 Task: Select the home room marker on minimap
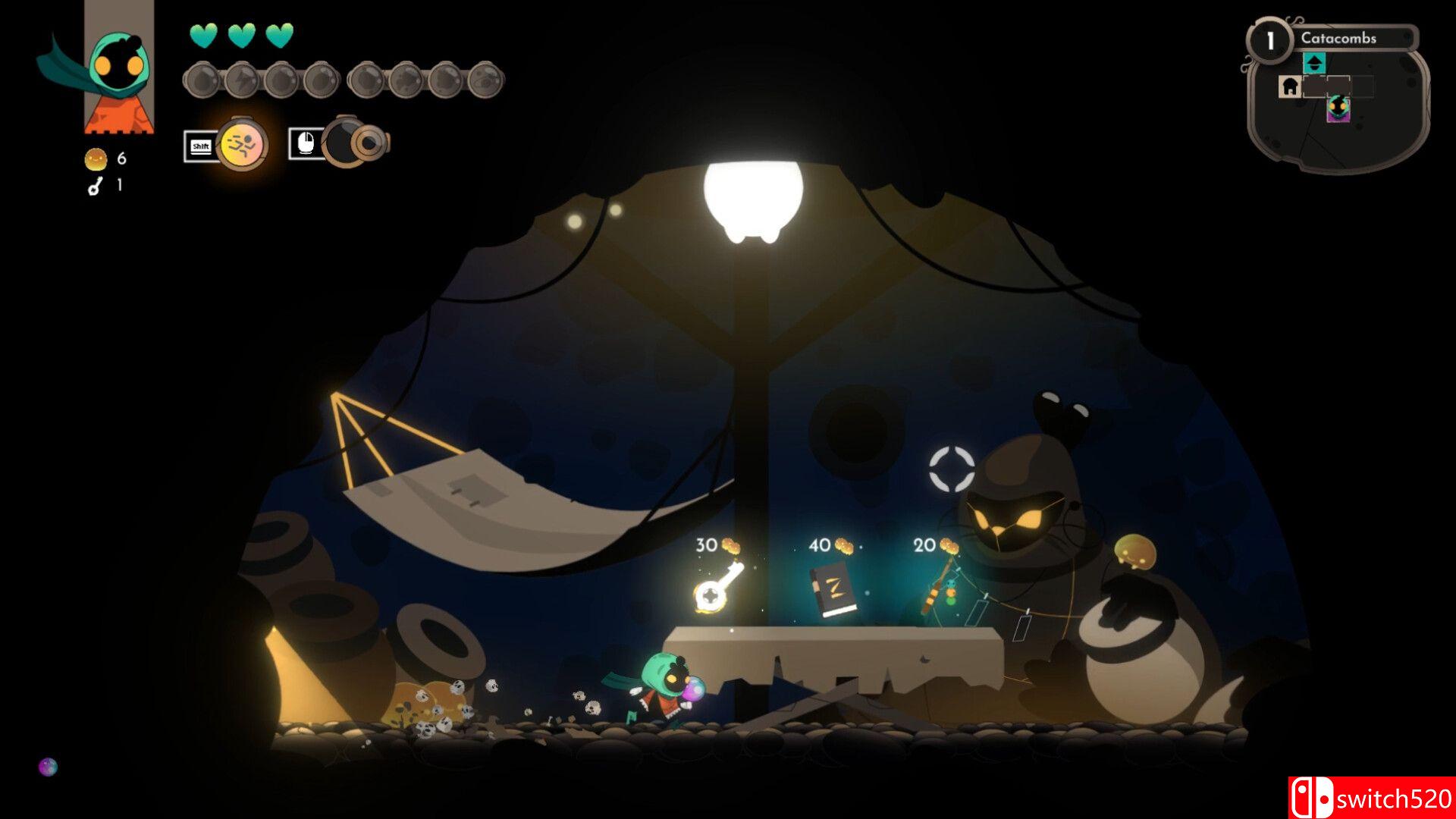point(1290,86)
